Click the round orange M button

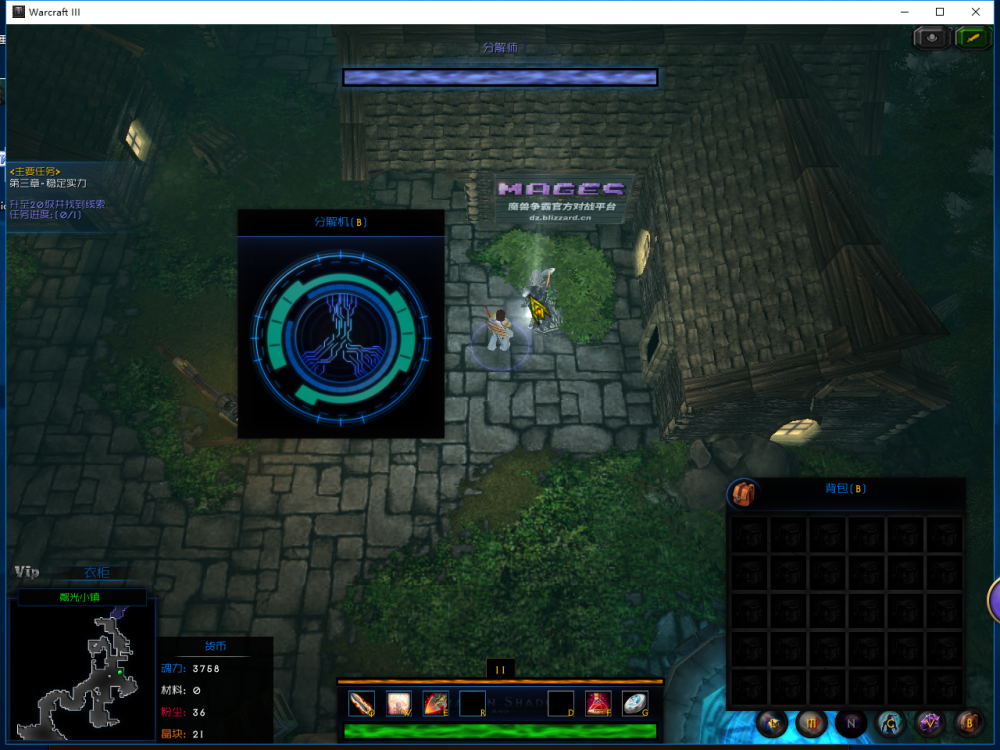coord(811,722)
